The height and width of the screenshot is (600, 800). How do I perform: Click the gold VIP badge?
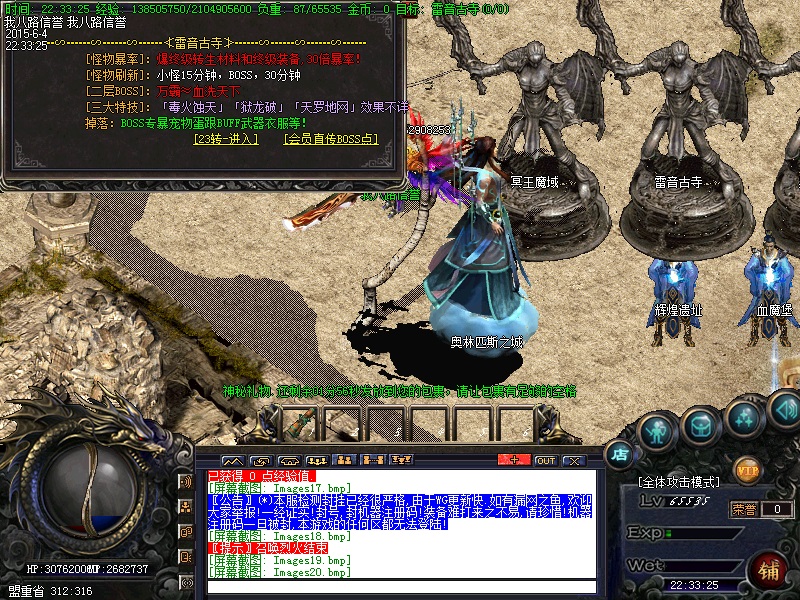(x=747, y=468)
